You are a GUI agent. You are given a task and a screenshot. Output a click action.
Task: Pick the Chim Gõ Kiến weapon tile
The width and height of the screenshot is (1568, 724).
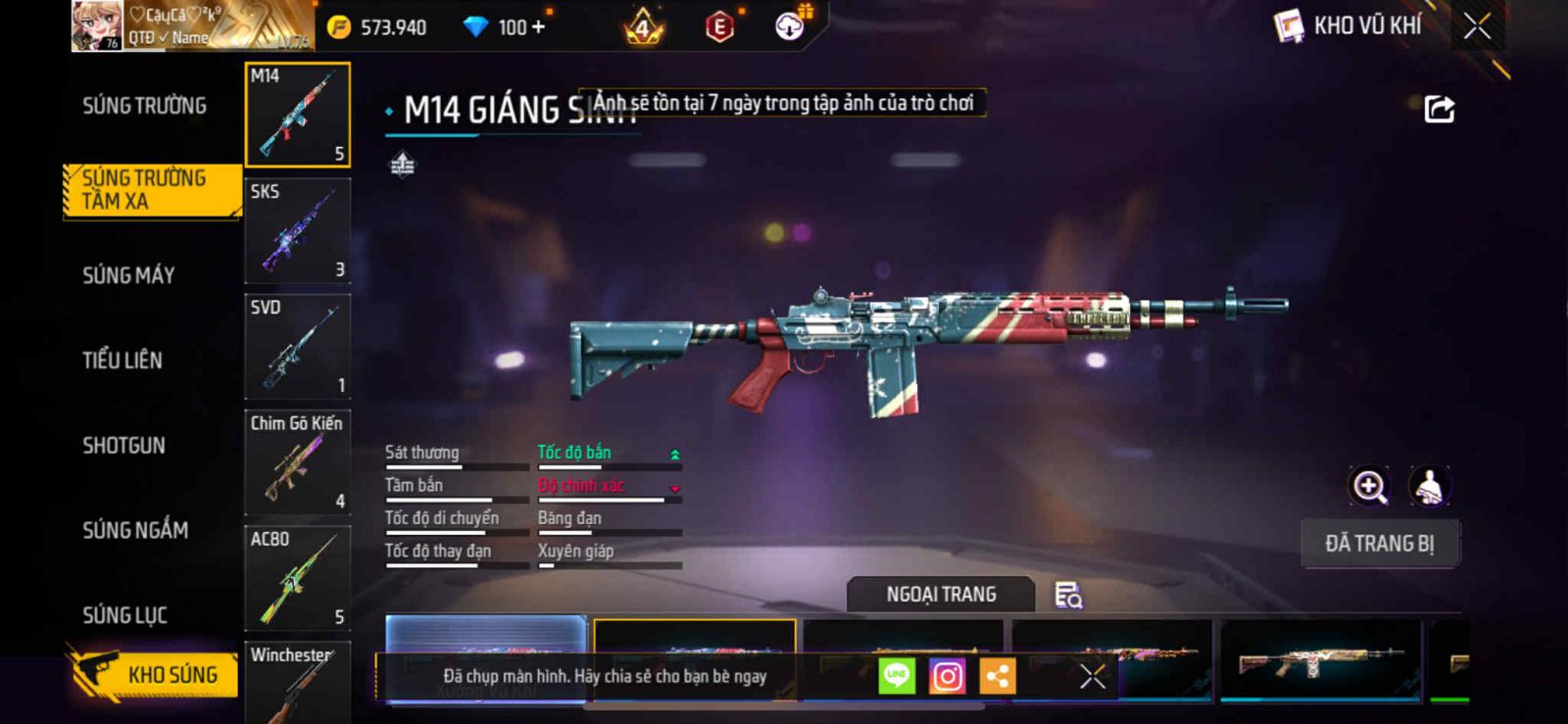(x=297, y=461)
